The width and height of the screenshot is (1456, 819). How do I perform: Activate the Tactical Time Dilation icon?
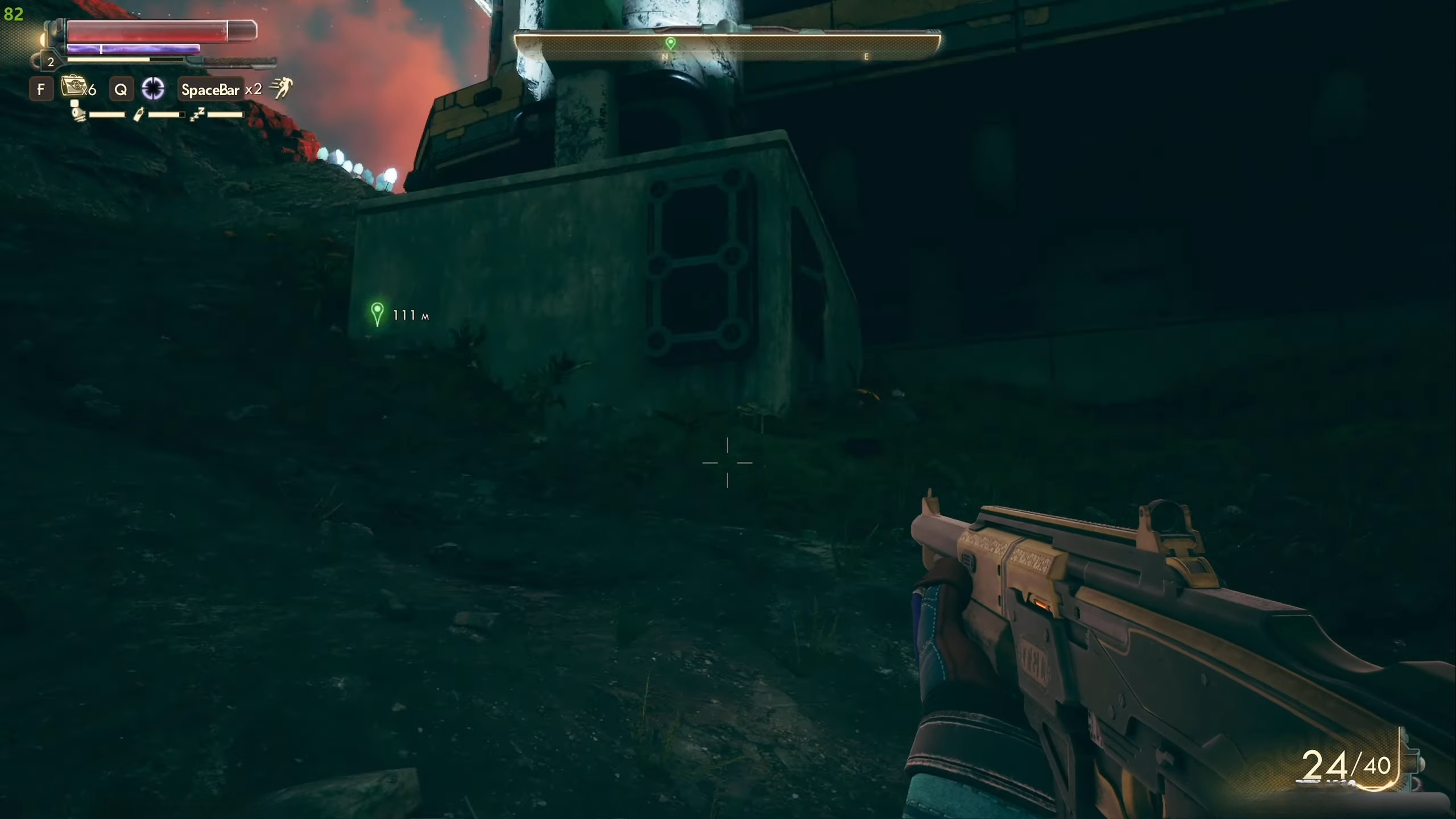[153, 89]
